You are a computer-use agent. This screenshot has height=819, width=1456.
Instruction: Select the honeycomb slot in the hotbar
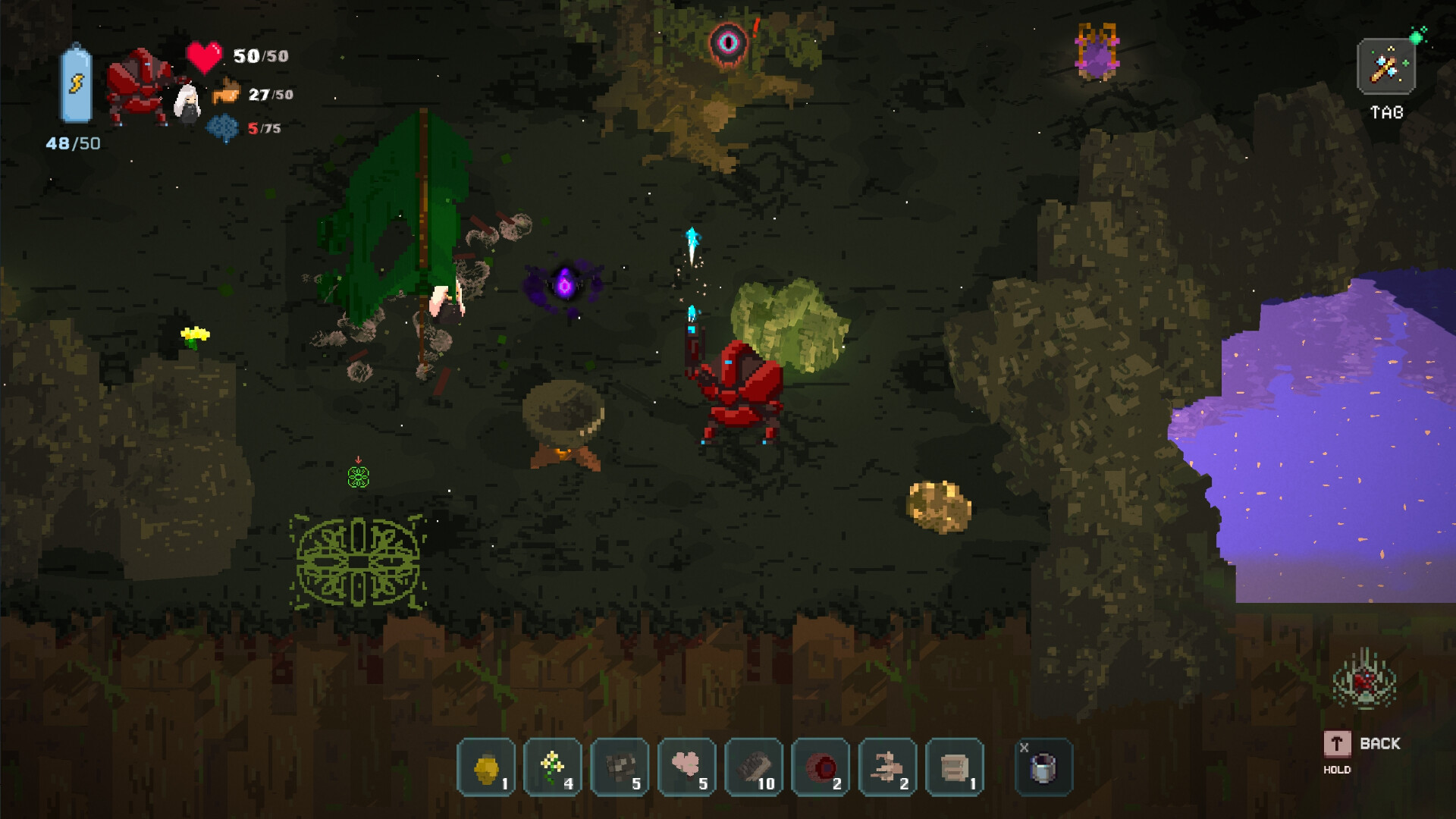pyautogui.click(x=485, y=768)
